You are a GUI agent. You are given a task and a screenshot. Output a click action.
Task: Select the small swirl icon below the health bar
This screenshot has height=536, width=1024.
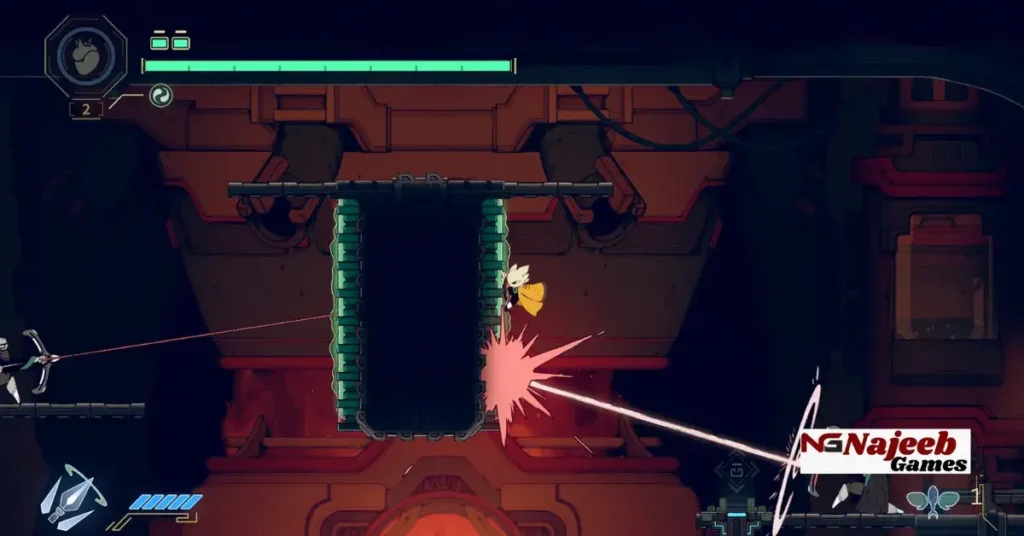pyautogui.click(x=160, y=96)
